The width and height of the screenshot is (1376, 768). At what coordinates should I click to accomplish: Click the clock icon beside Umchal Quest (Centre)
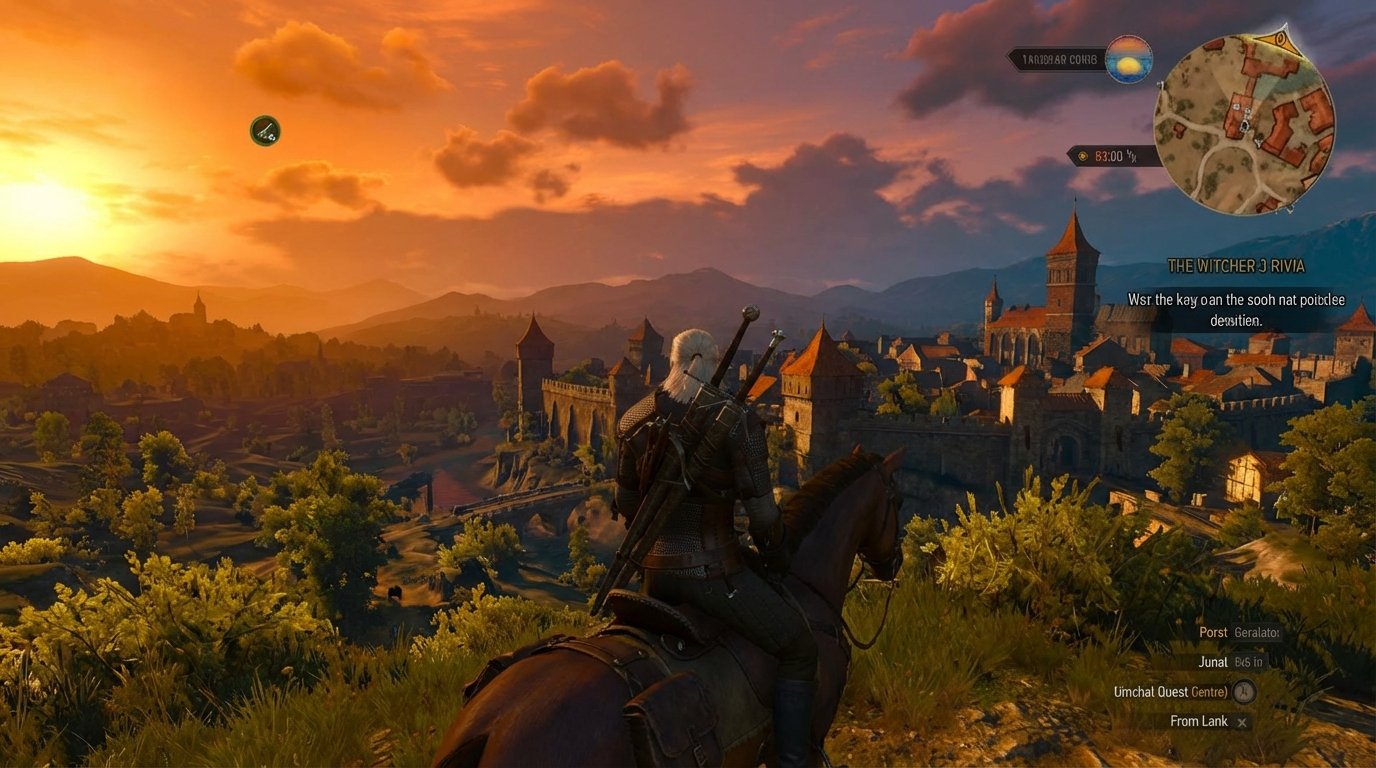1242,691
